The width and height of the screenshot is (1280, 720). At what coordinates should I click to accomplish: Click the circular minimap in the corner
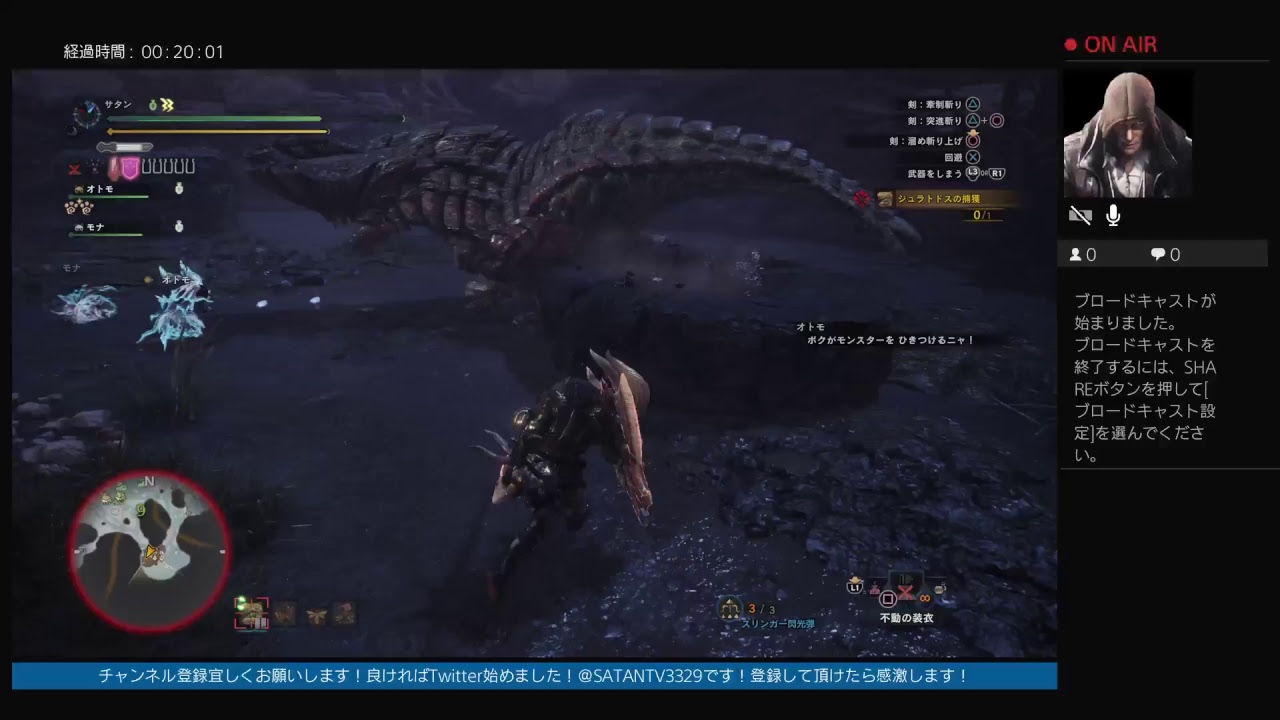coord(148,550)
